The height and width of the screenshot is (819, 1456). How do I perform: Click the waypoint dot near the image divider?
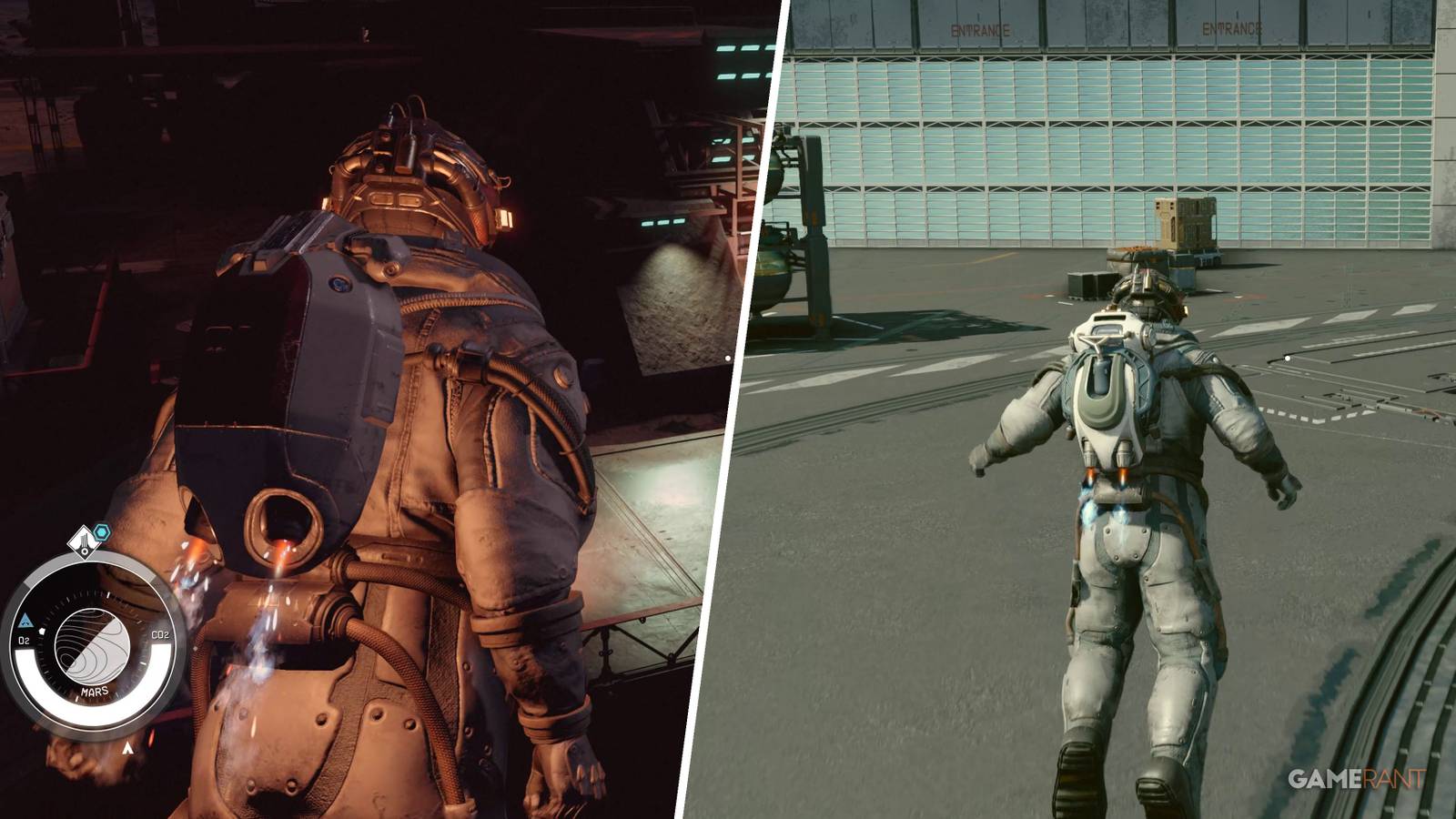(728, 357)
